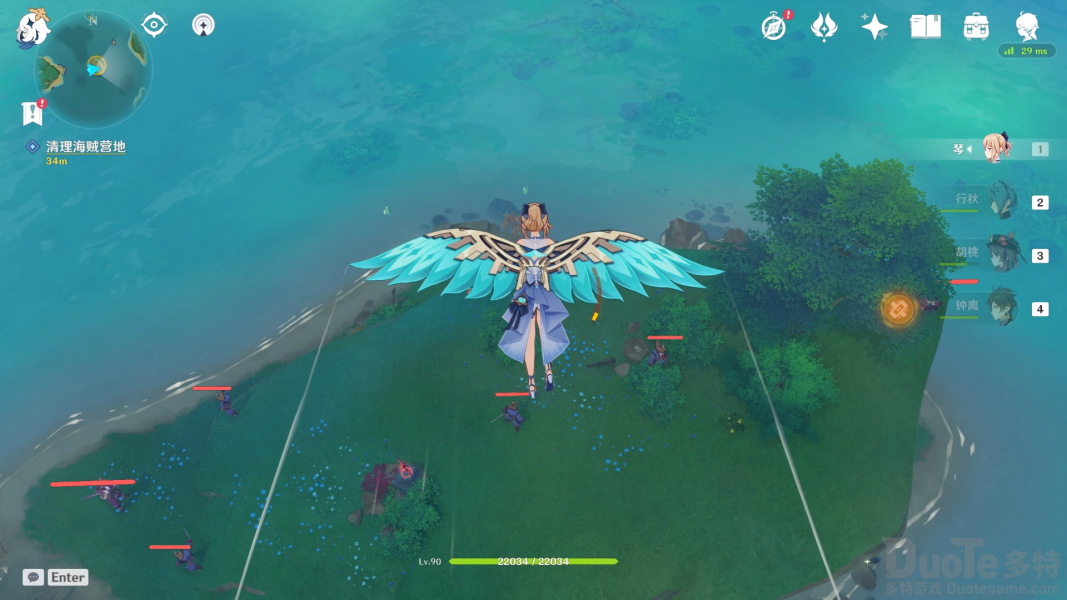1067x600 pixels.
Task: Switch to party member 胡桃
Action: tap(1000, 254)
